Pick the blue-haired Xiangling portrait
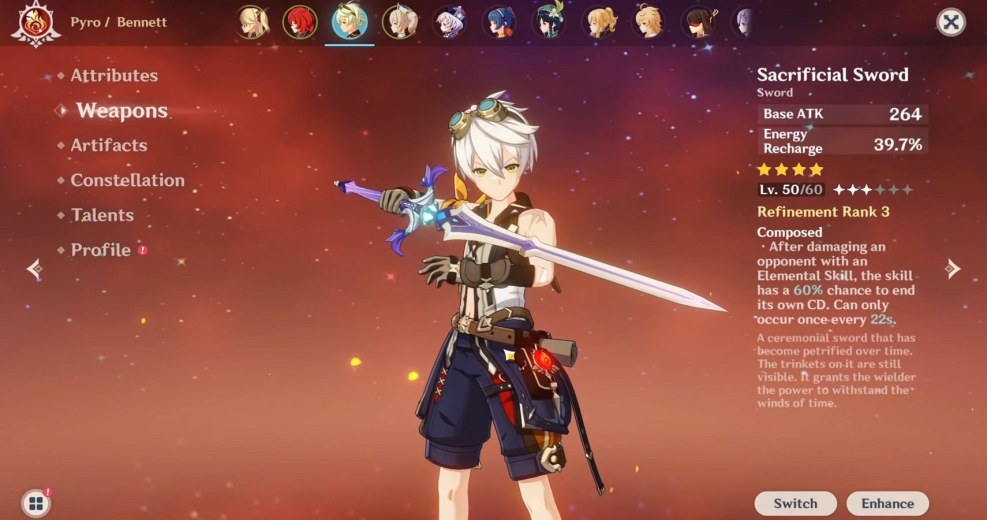The image size is (987, 520). 499,21
